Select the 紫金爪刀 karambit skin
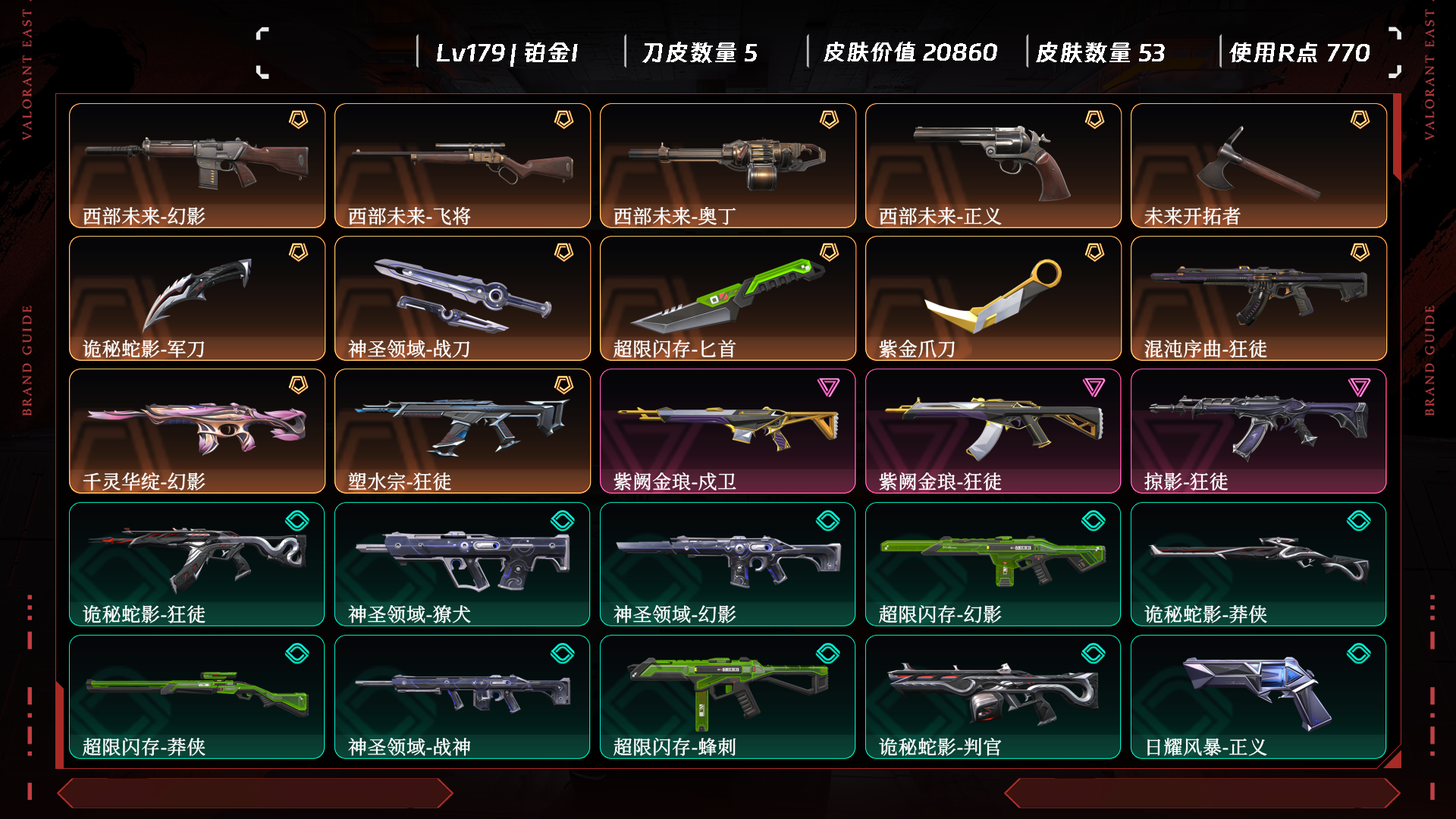Image resolution: width=1456 pixels, height=819 pixels. pyautogui.click(x=993, y=298)
